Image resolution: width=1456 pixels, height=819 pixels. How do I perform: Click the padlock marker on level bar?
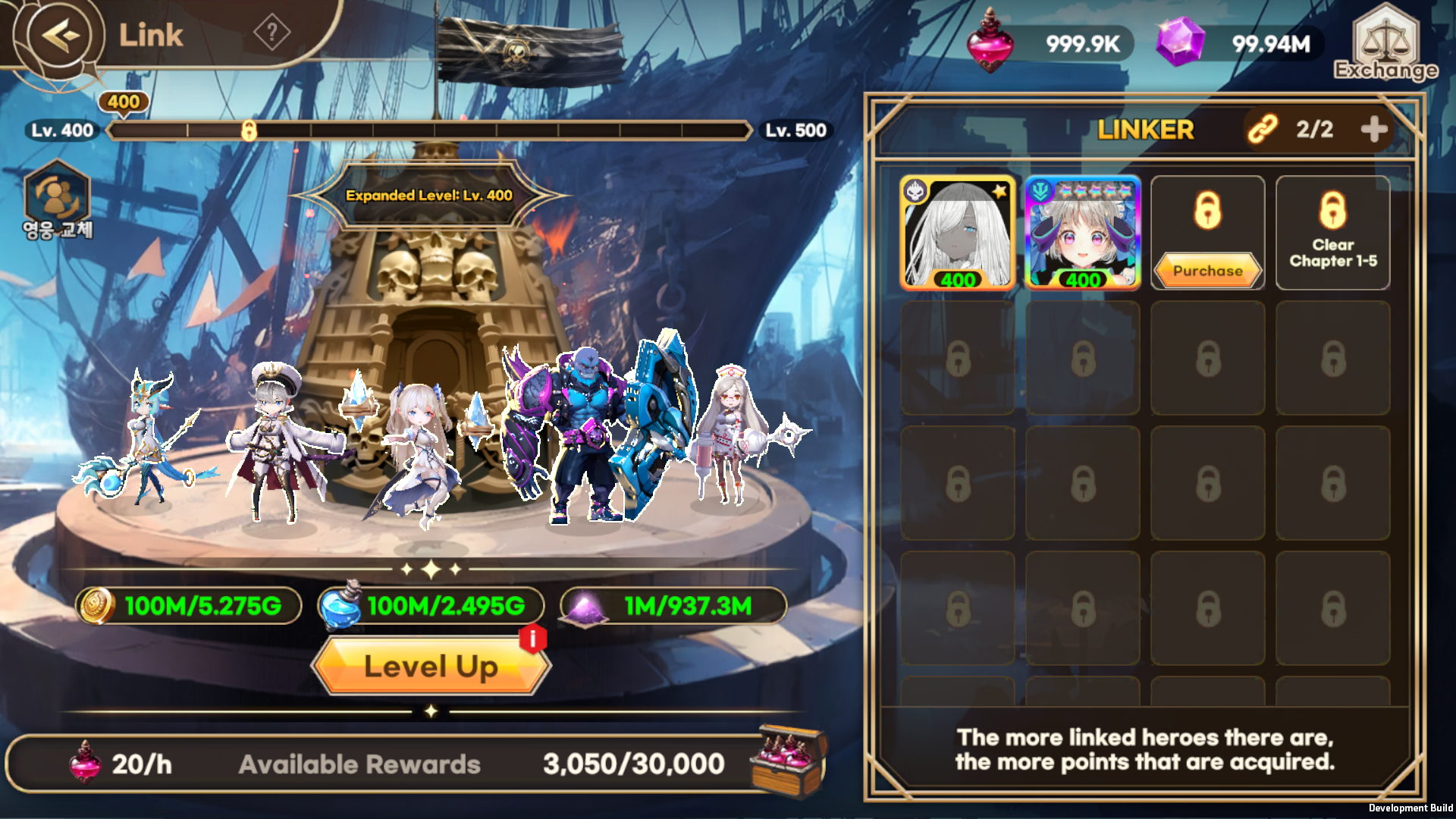[x=249, y=130]
